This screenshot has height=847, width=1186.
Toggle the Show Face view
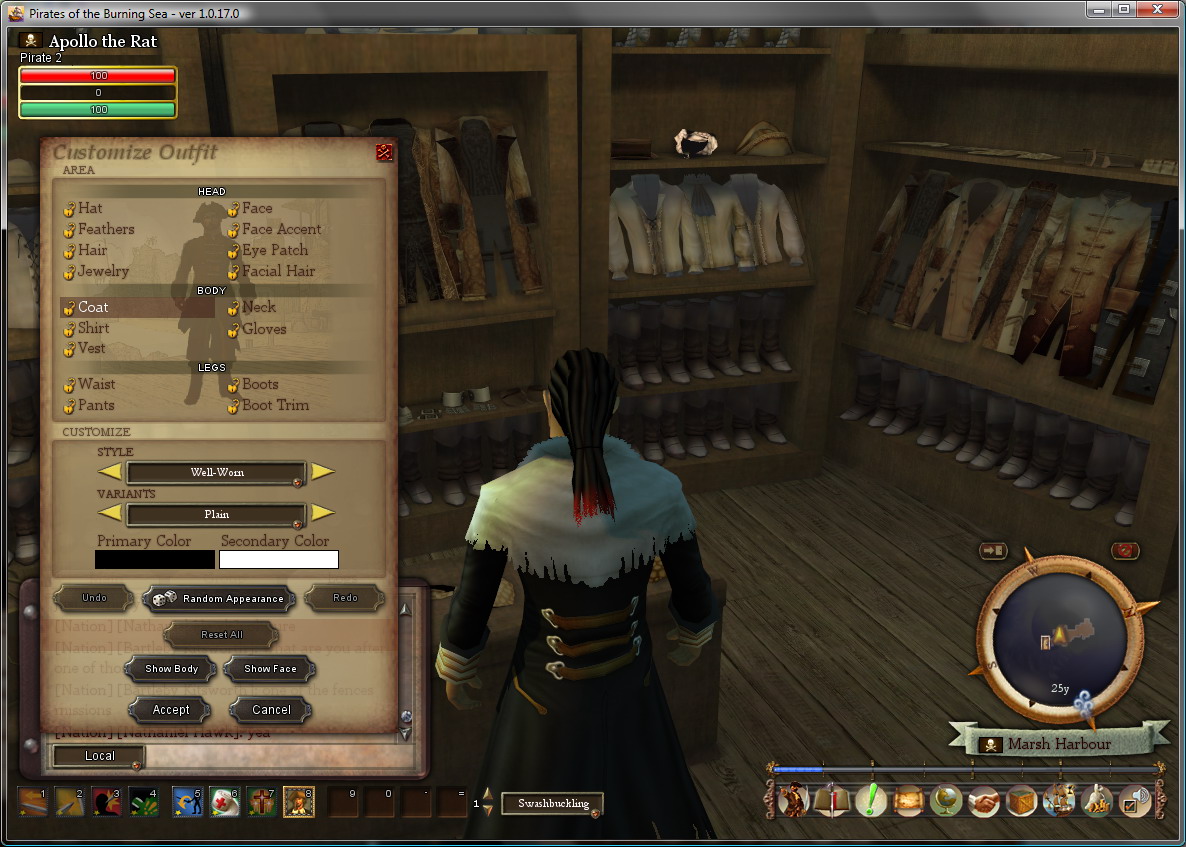270,669
